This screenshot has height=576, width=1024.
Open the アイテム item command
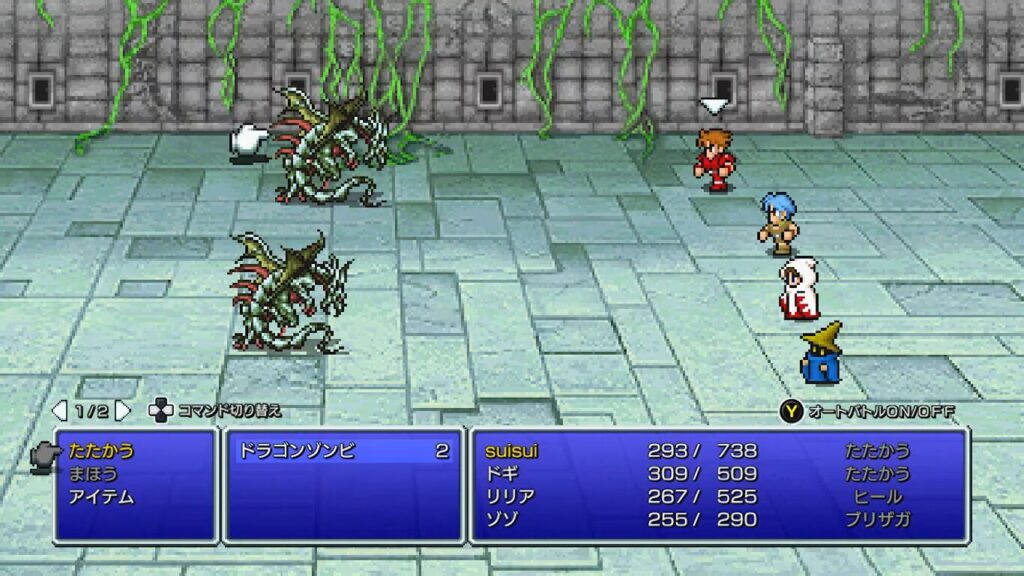point(103,497)
